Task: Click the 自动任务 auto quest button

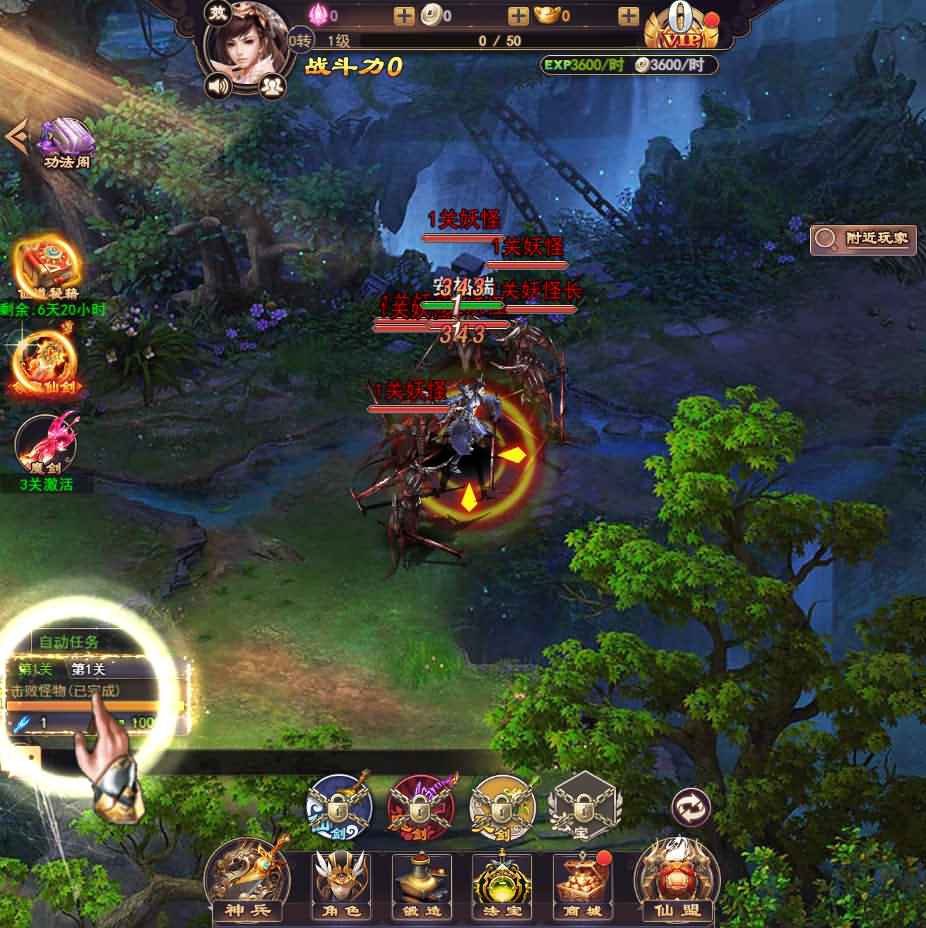Action: coord(70,642)
